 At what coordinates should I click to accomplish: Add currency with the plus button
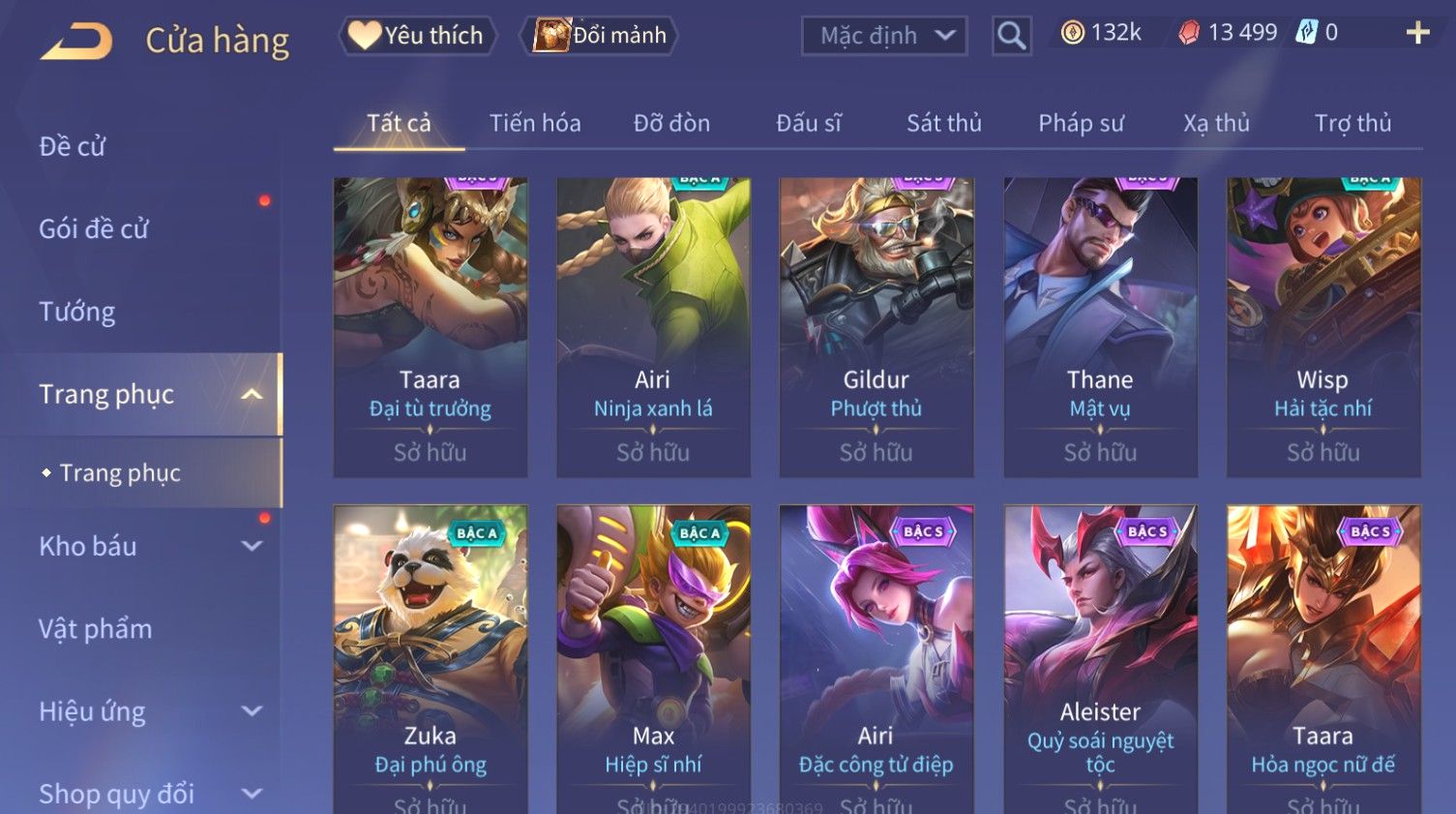(x=1417, y=33)
